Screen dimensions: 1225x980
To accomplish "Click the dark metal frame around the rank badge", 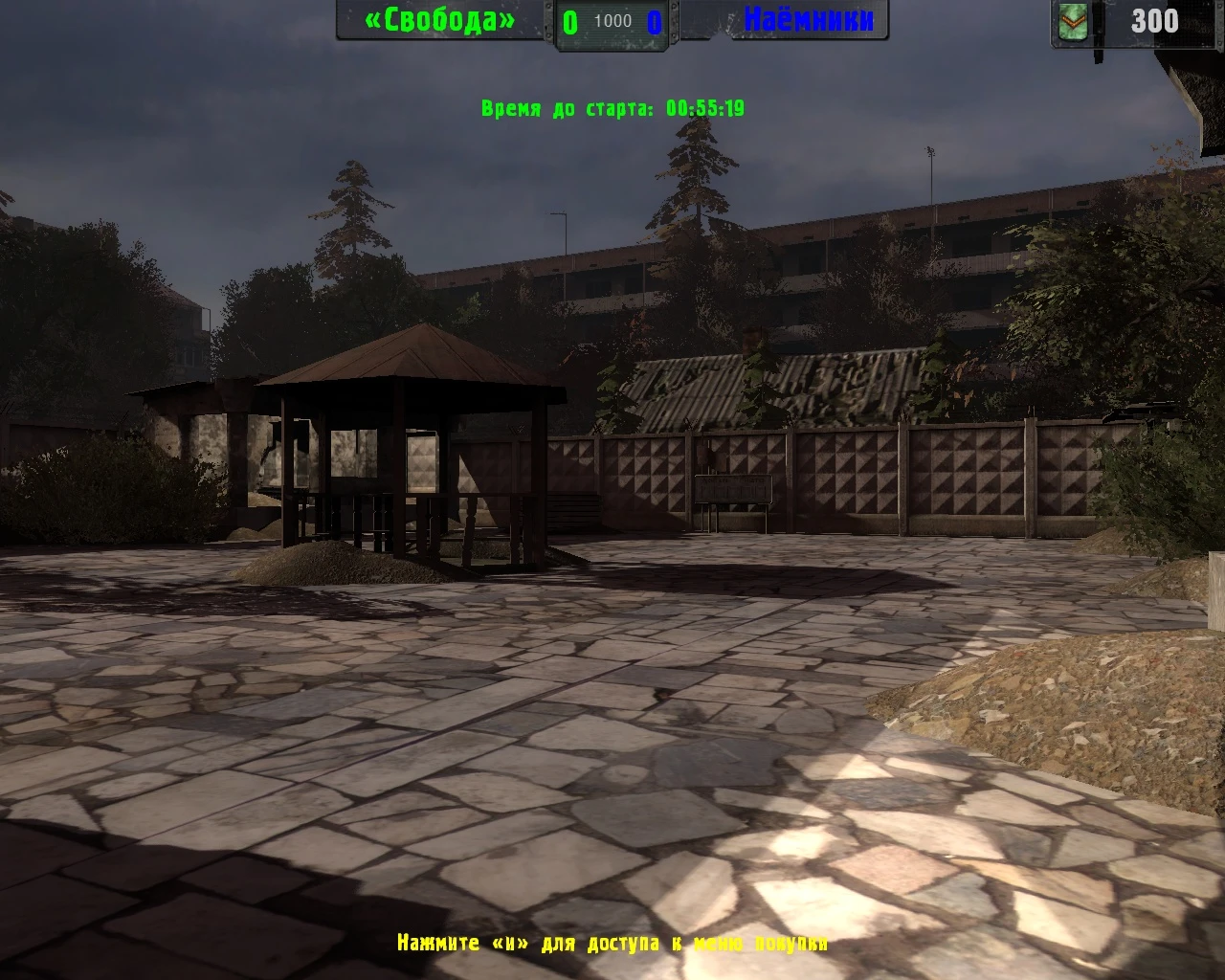I will tap(1052, 21).
